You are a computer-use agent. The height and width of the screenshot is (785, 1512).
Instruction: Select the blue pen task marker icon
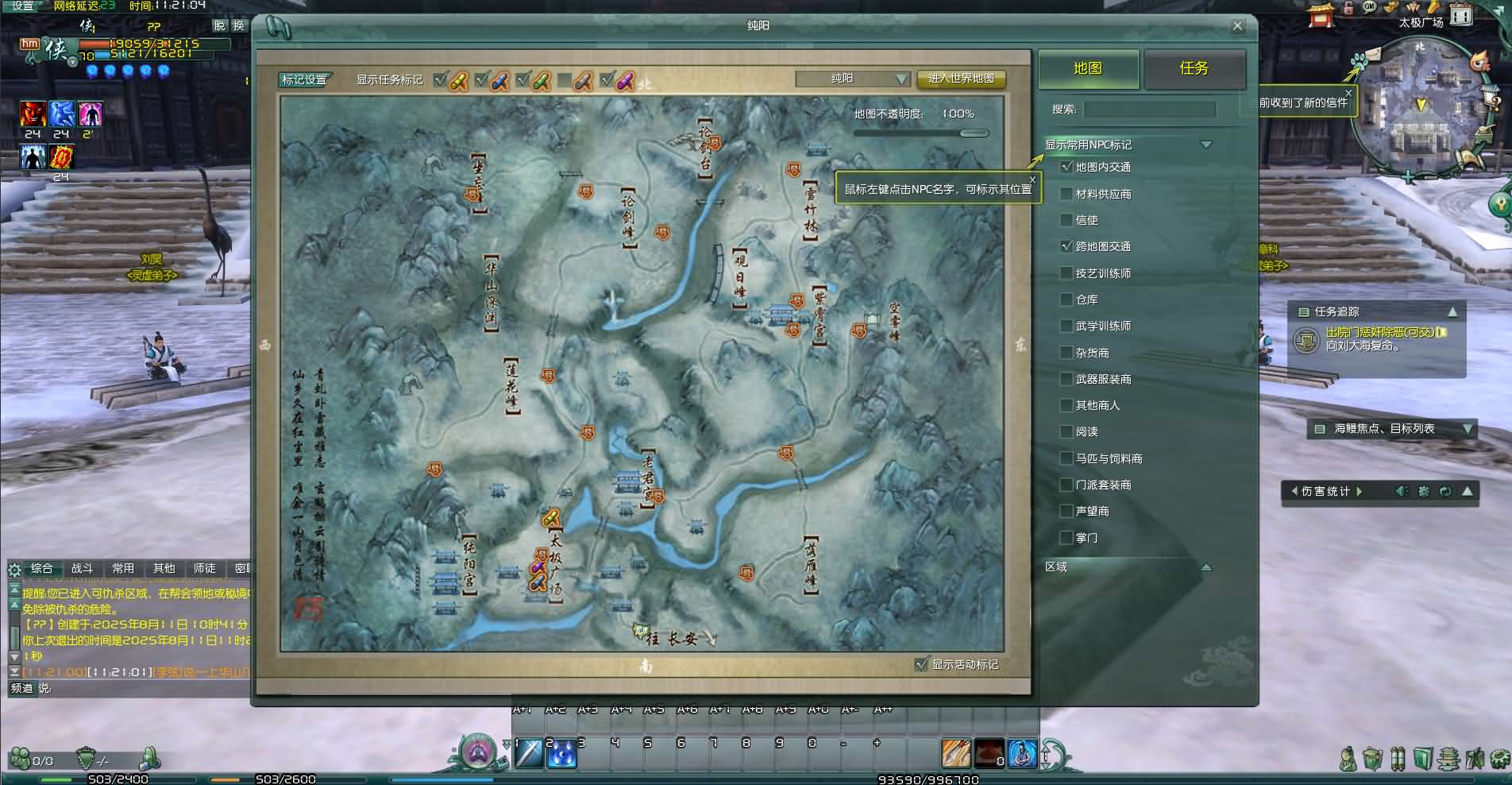500,80
